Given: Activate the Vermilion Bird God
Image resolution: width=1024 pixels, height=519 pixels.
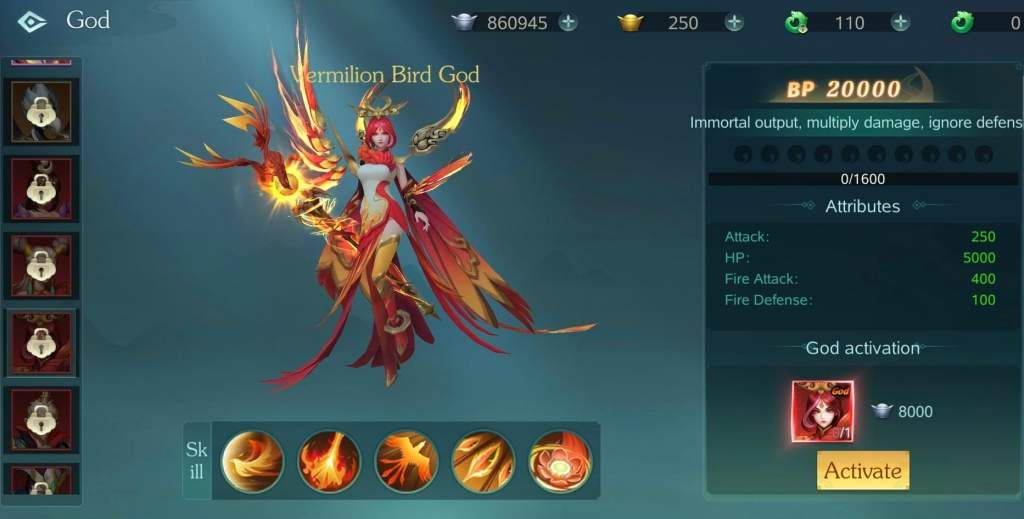Looking at the screenshot, I should coord(862,471).
